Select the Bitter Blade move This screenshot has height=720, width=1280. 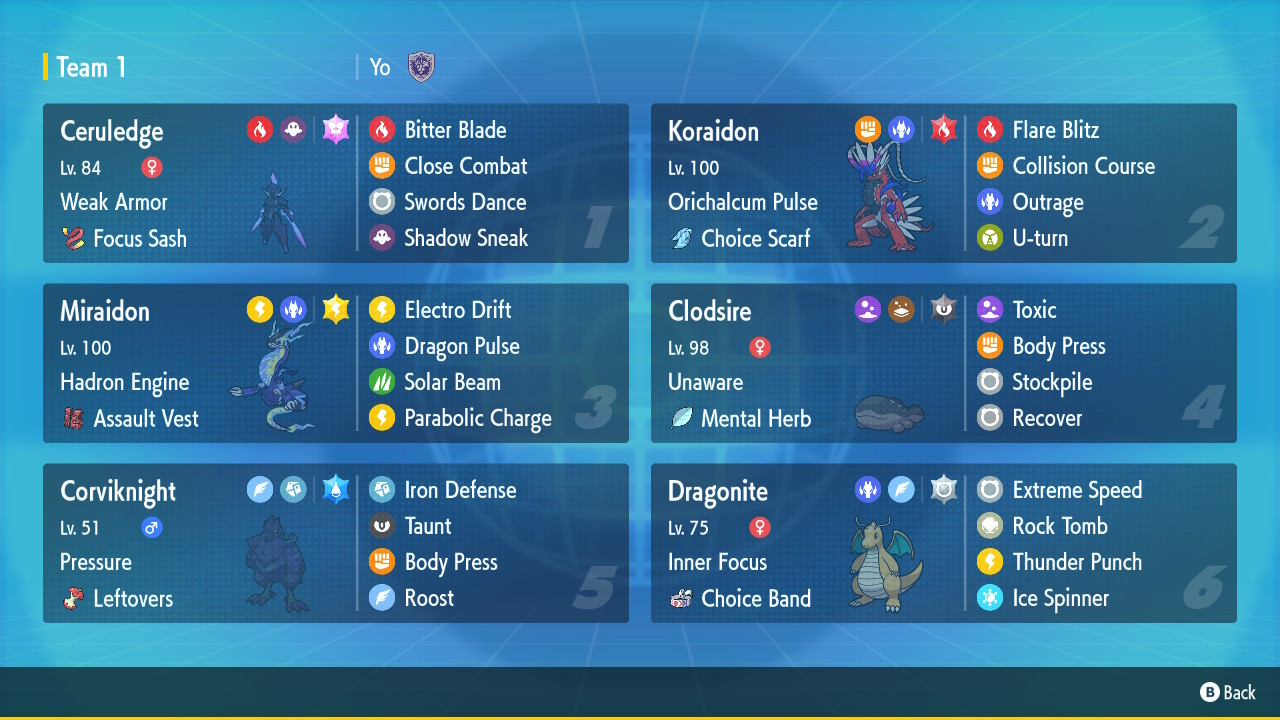pos(455,130)
